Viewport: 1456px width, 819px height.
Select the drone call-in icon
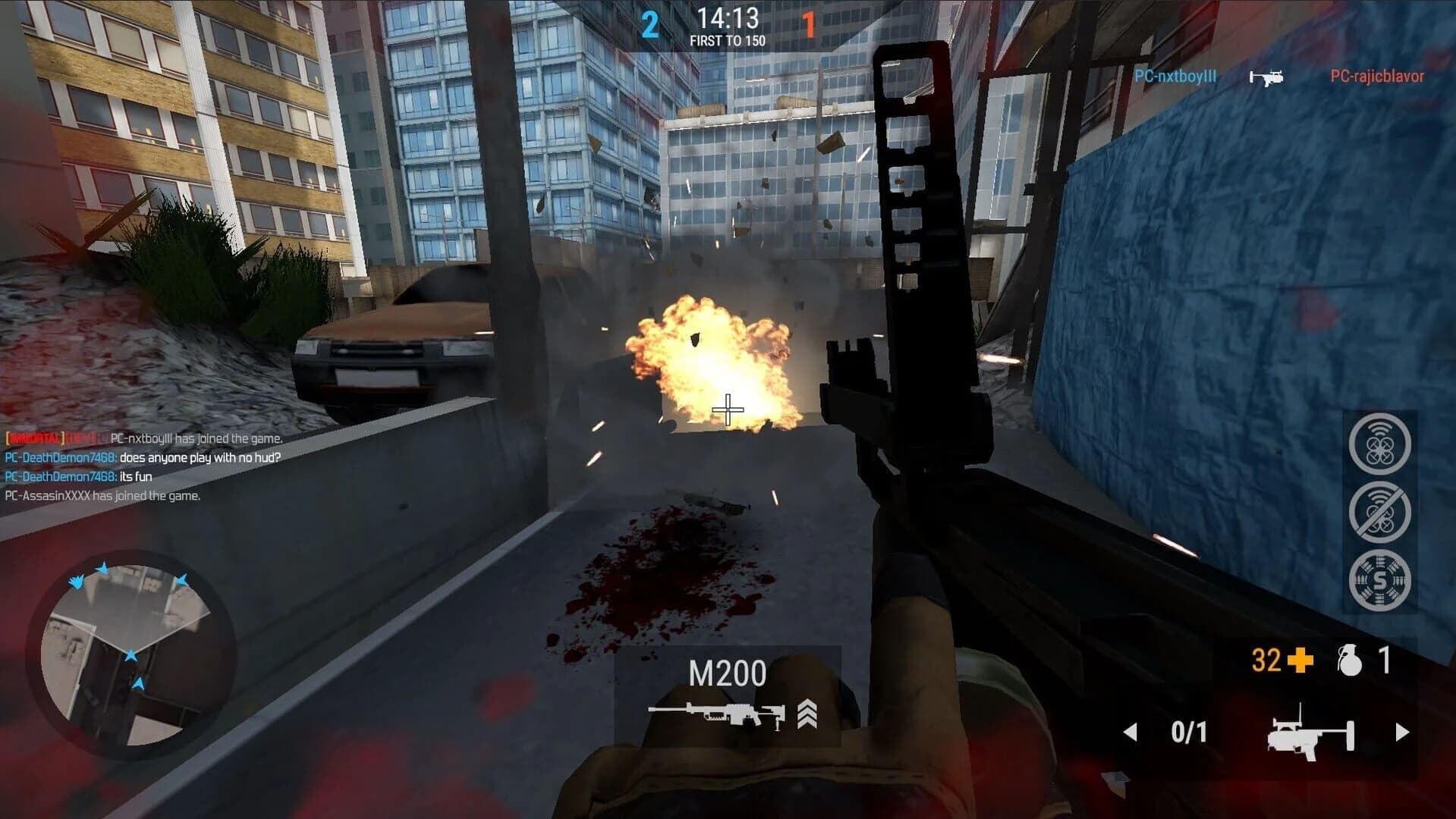point(1381,444)
